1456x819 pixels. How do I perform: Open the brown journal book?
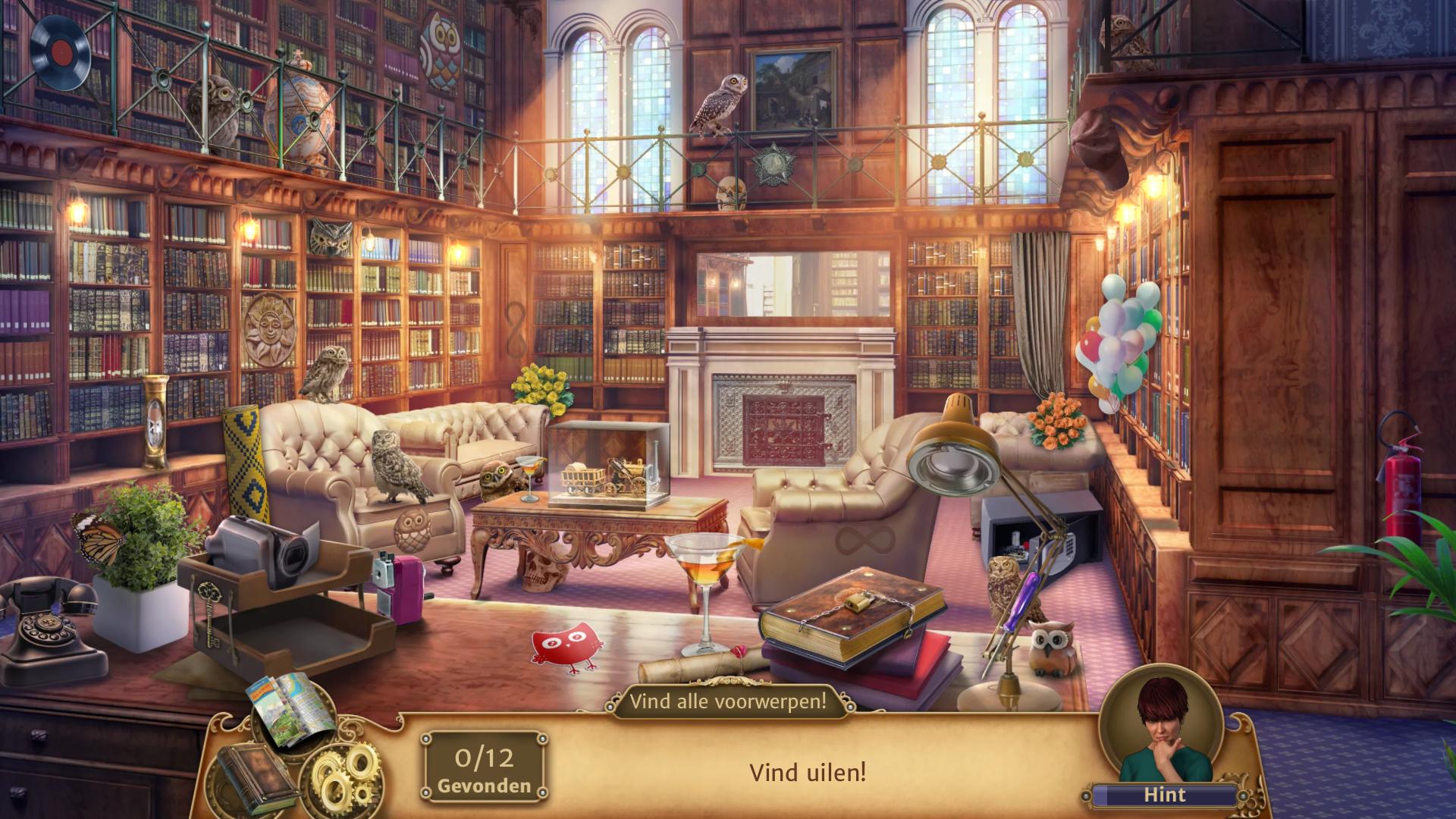click(x=256, y=777)
